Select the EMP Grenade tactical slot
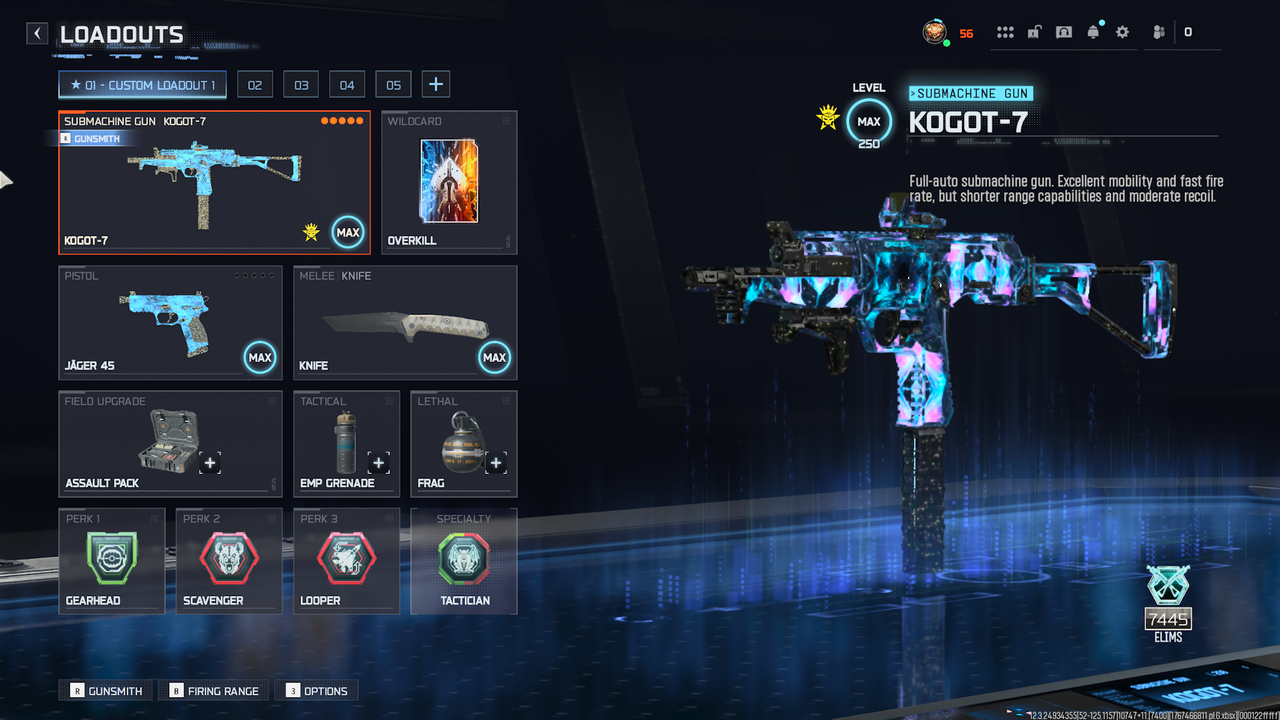 [346, 443]
